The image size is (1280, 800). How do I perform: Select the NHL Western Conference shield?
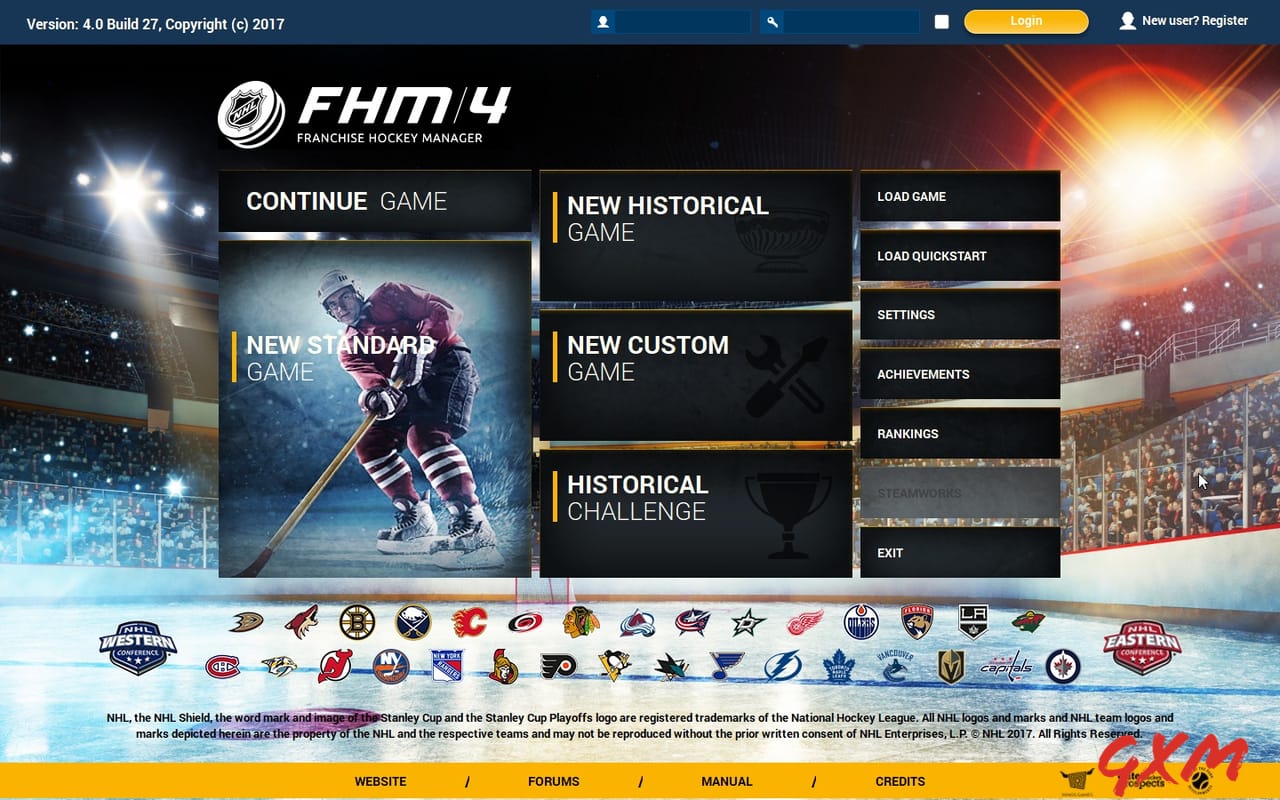click(137, 644)
